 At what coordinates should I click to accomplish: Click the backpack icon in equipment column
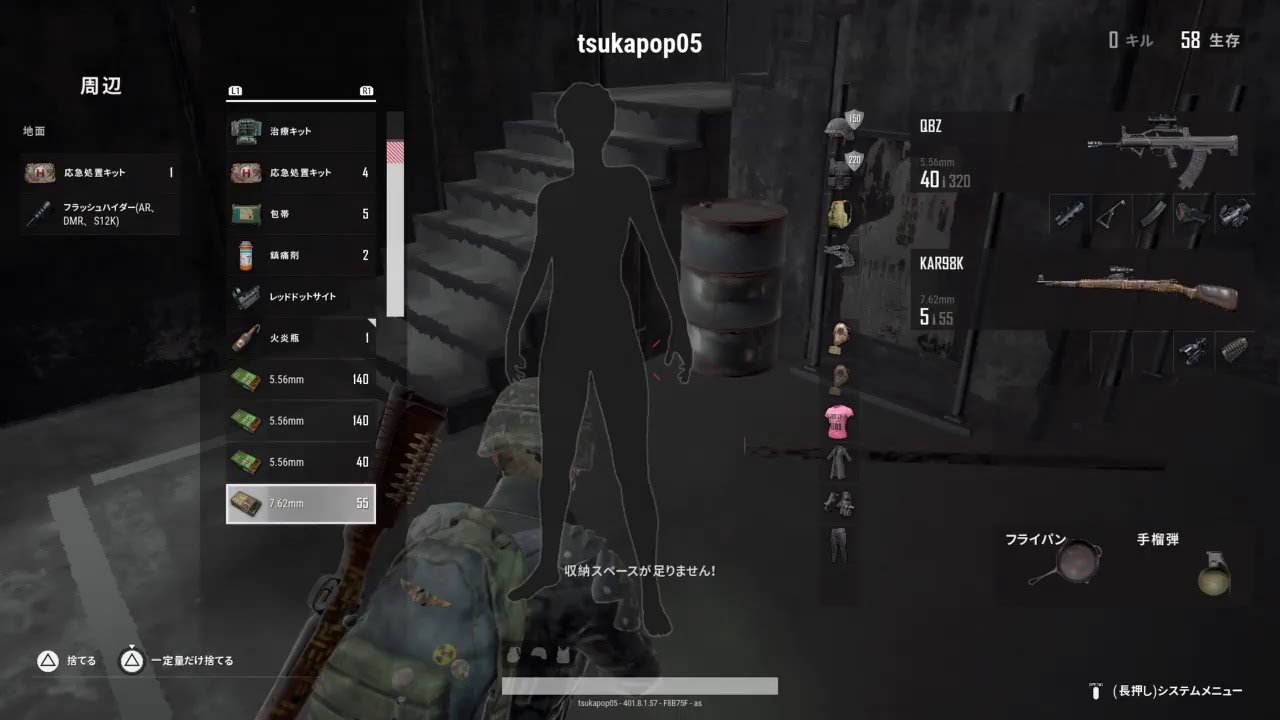[838, 213]
